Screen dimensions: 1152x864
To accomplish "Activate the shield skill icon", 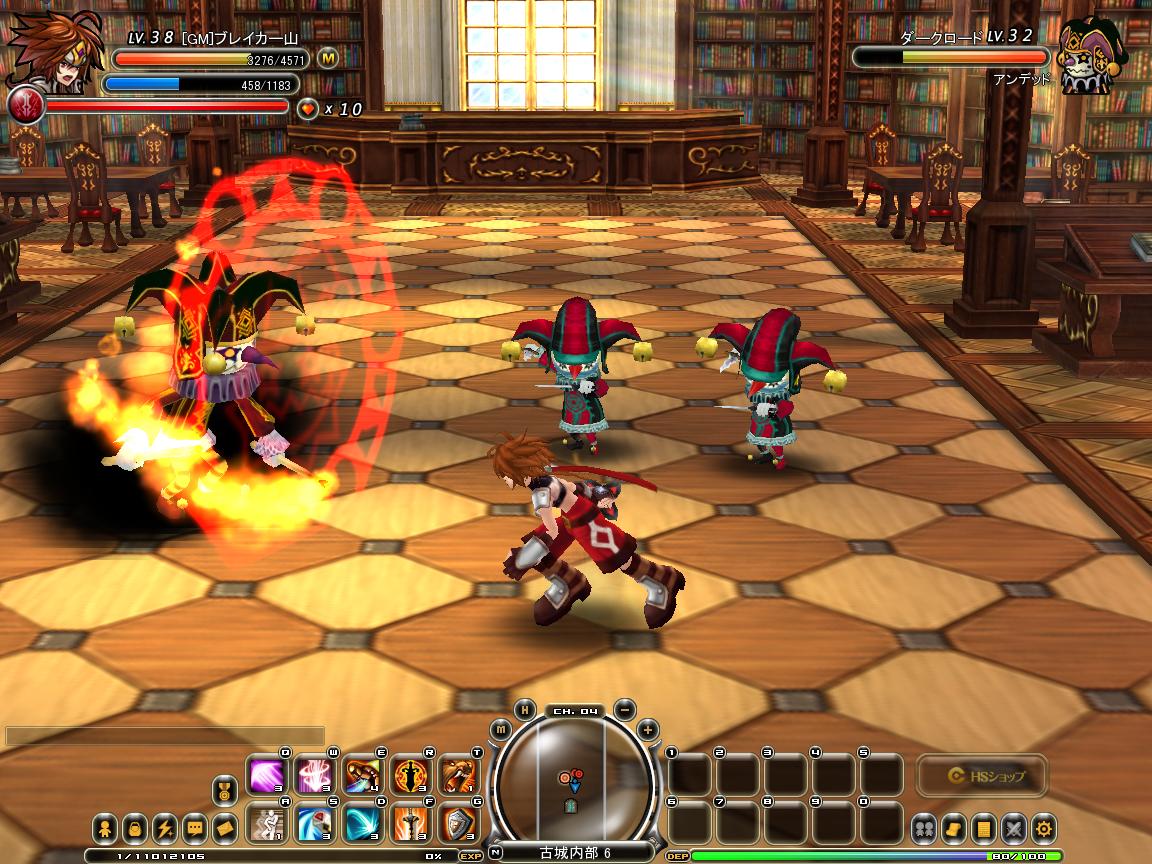I will tap(459, 824).
